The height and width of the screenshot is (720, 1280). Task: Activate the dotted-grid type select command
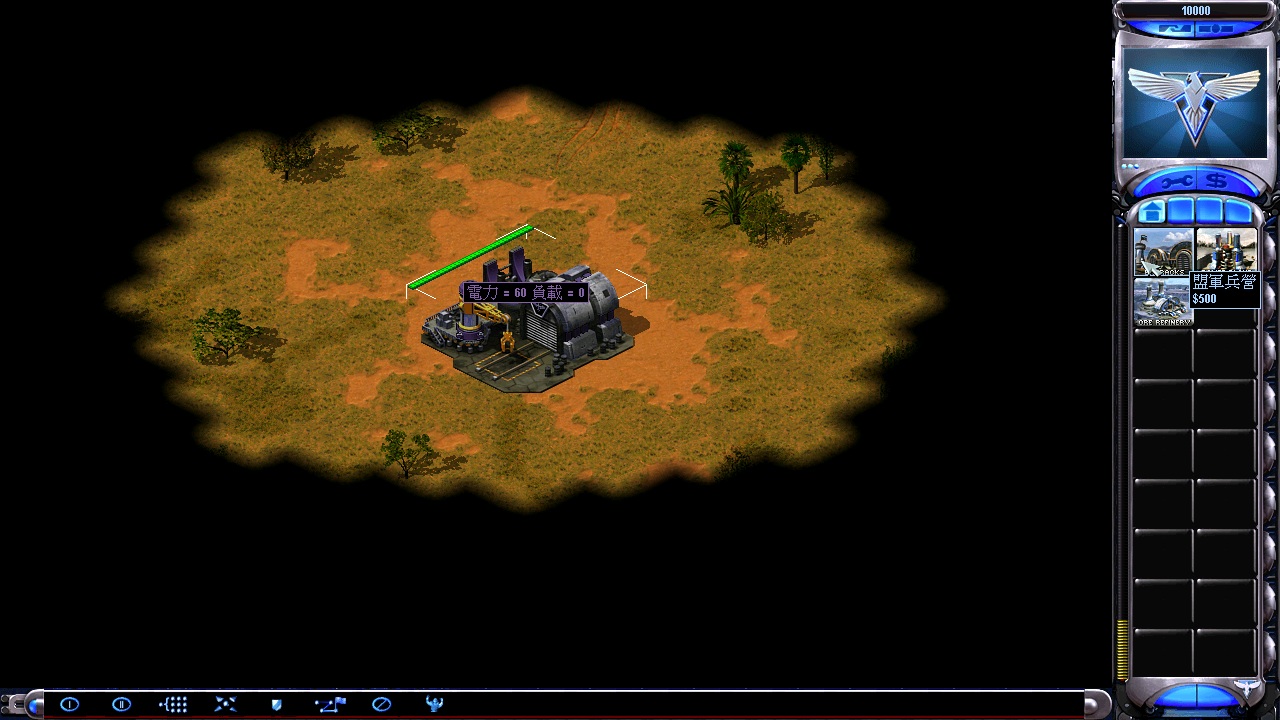click(173, 704)
